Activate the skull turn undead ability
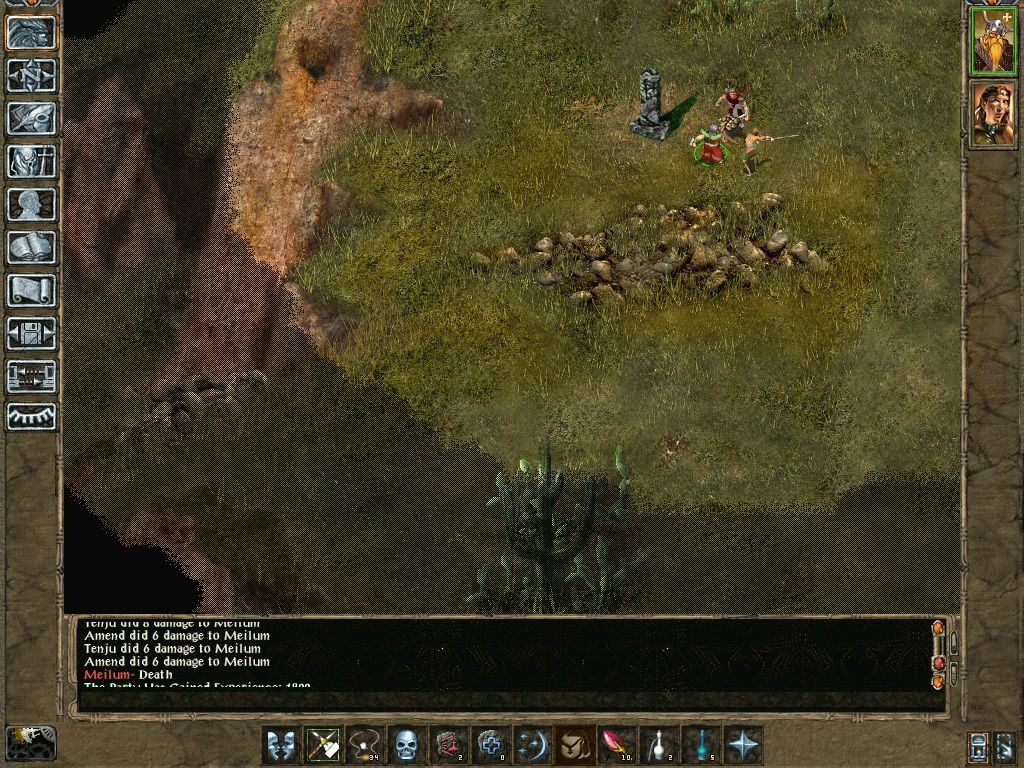 pyautogui.click(x=408, y=745)
